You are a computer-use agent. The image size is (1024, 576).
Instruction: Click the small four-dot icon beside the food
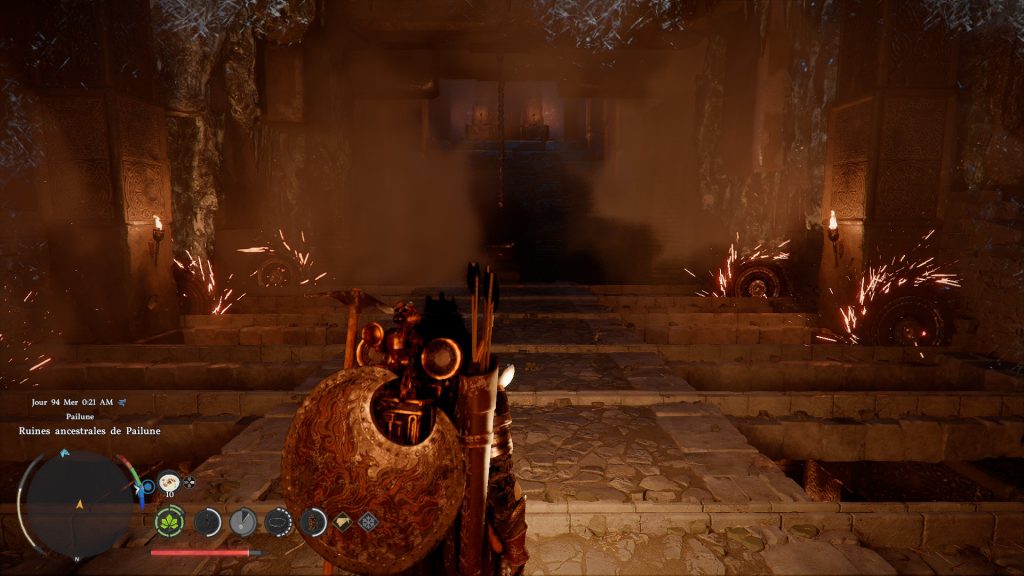click(x=190, y=481)
